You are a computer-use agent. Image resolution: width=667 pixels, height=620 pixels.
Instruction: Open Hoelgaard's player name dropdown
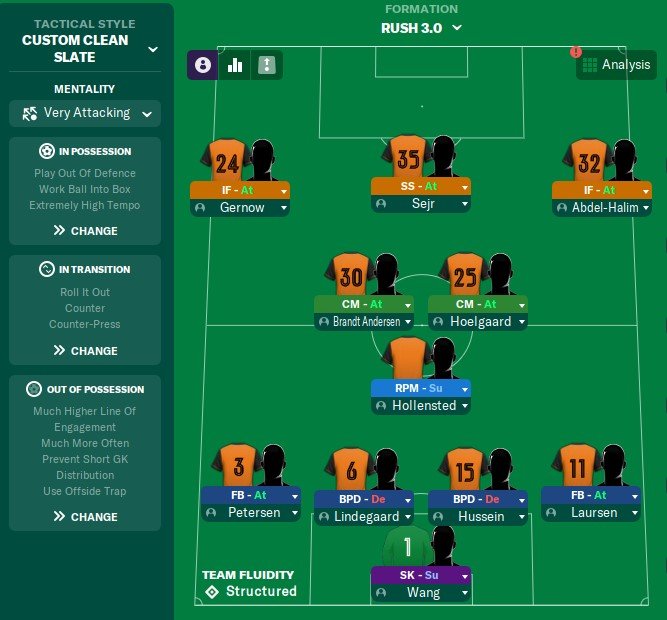tap(477, 322)
